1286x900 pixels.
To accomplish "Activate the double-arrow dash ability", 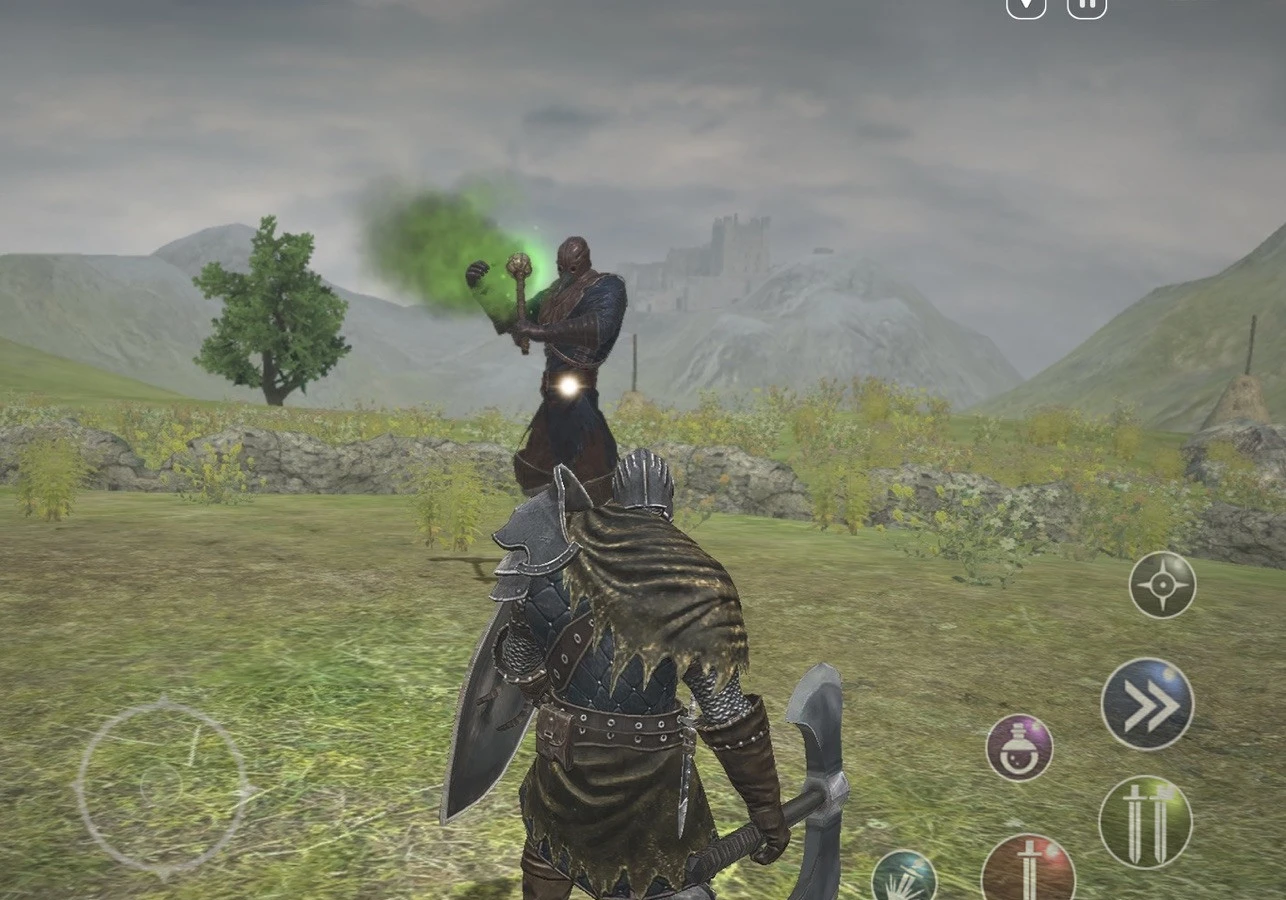I will click(1147, 704).
